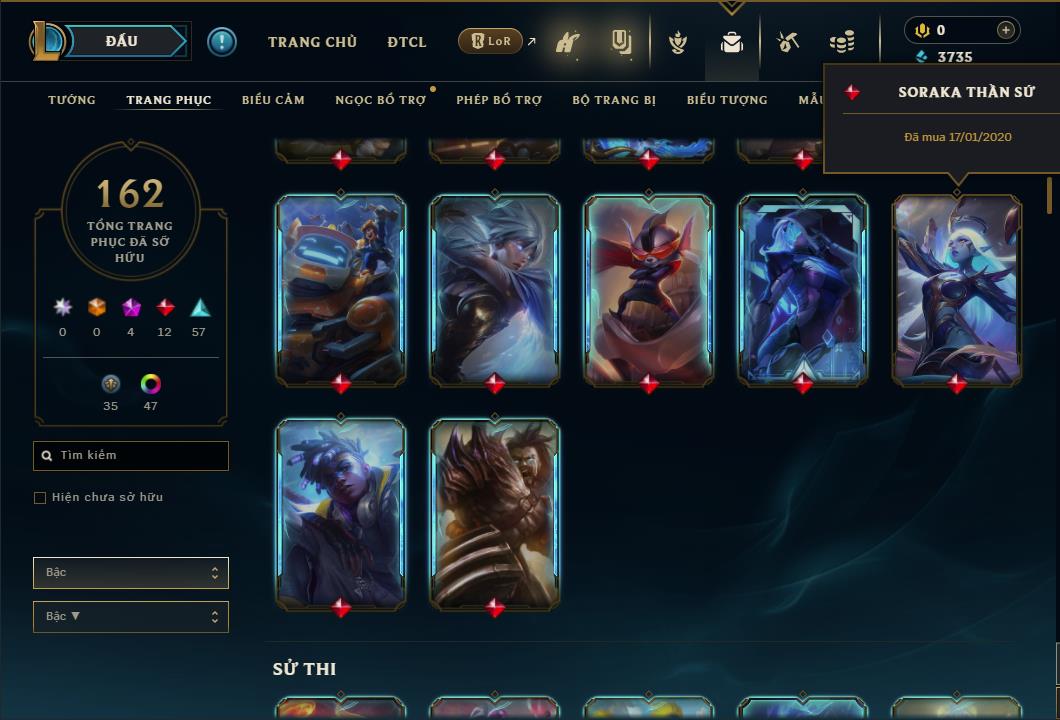The width and height of the screenshot is (1060, 720).
Task: Toggle the Hiện chưa sở hữu checkbox
Action: click(x=40, y=498)
